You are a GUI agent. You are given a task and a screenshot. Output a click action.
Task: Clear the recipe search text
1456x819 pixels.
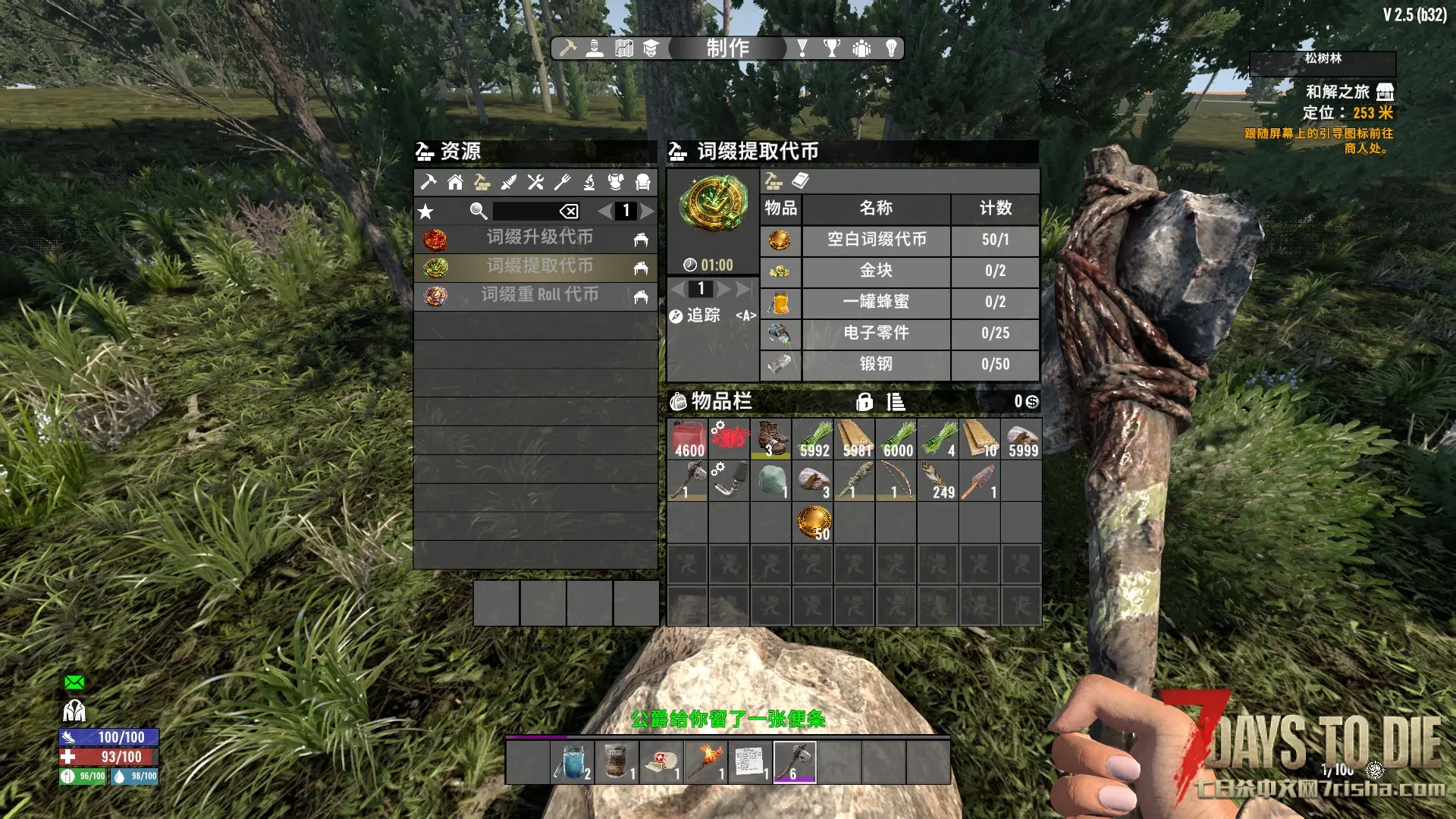tap(569, 212)
